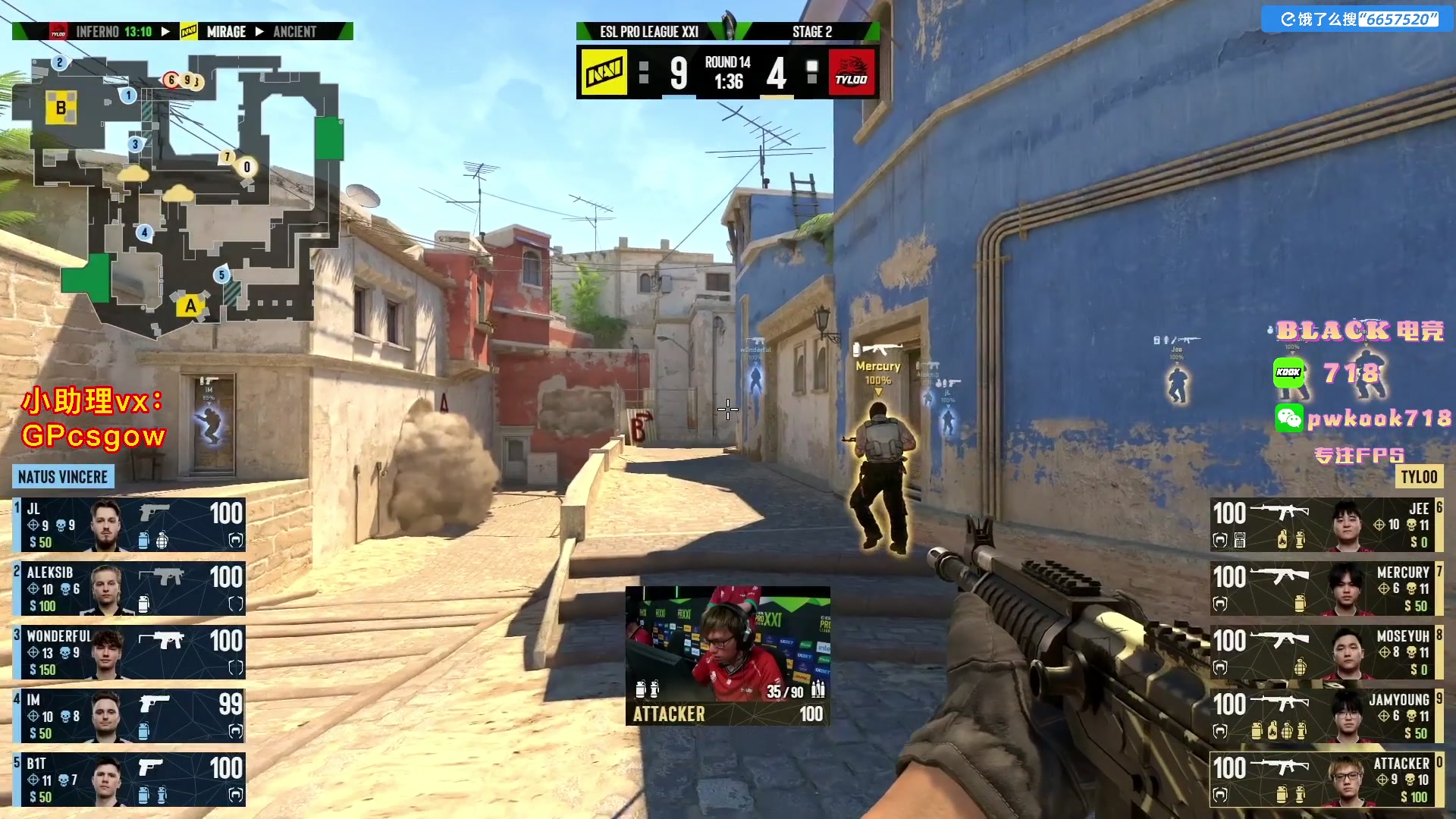
Task: Select the MIRAGE map in series bar
Action: tap(225, 32)
